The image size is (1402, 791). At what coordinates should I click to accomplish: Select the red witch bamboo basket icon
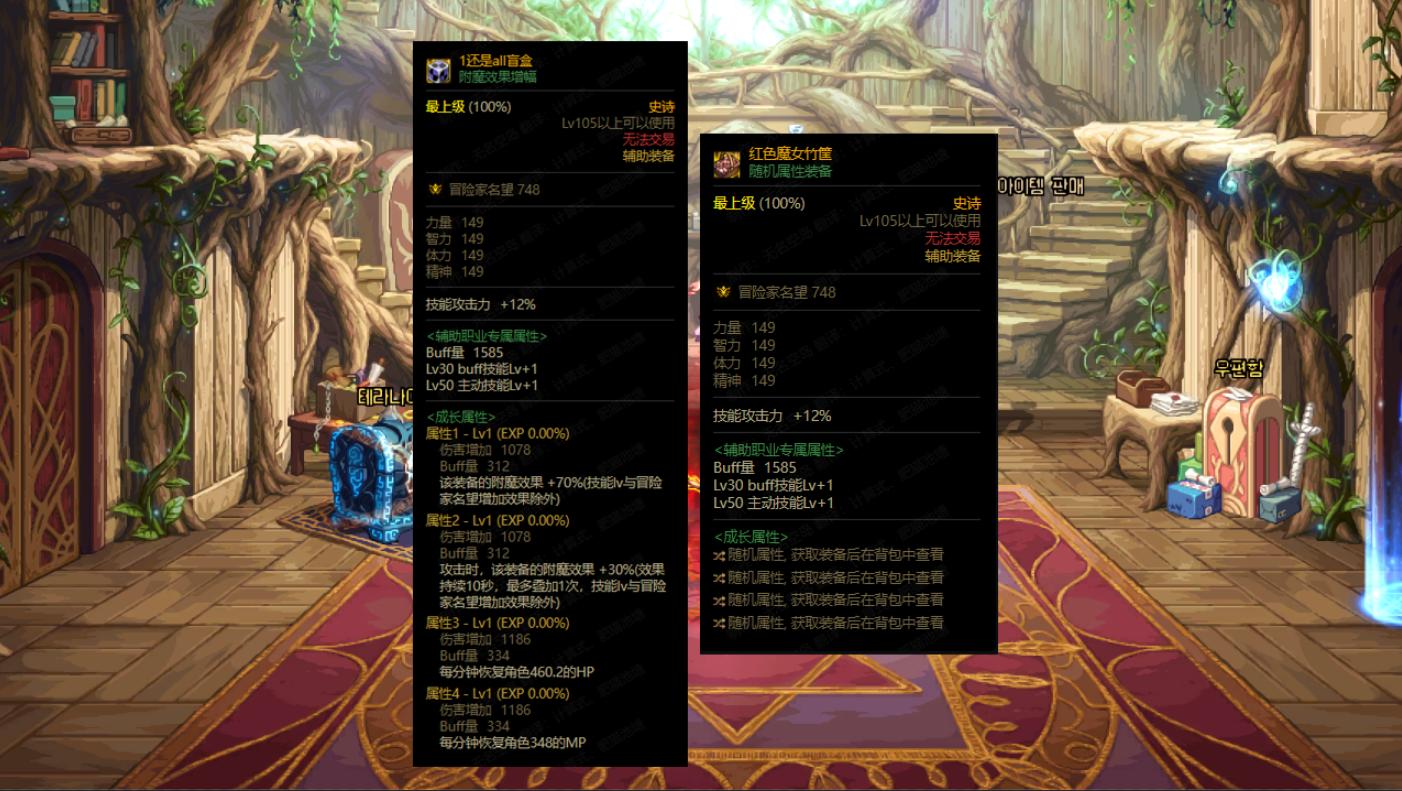coord(726,164)
